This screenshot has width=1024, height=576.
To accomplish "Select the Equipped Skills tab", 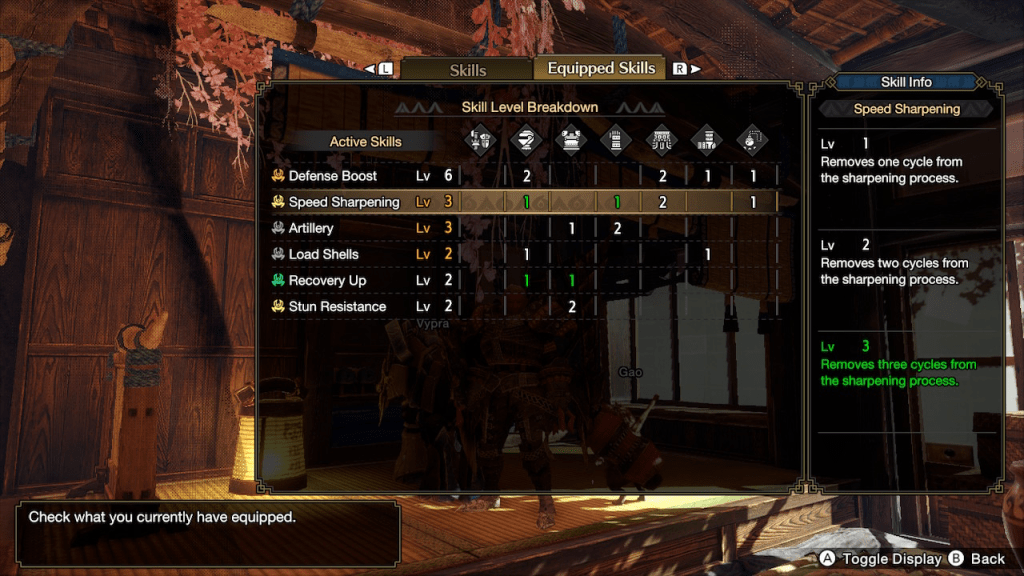I will point(601,68).
